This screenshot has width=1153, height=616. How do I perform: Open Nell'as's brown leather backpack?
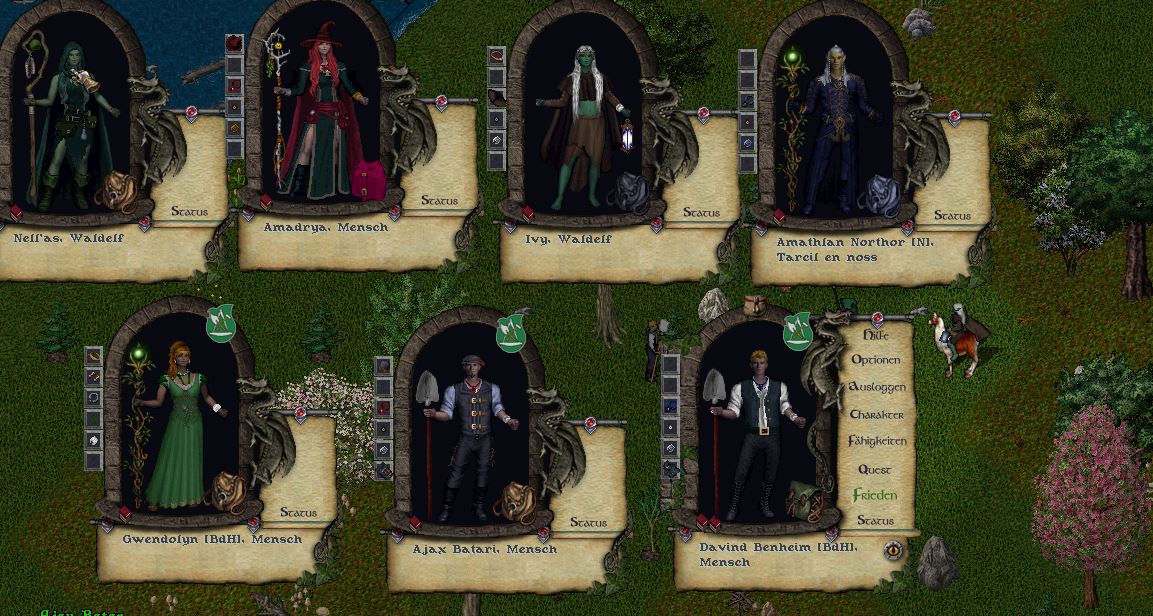[118, 191]
